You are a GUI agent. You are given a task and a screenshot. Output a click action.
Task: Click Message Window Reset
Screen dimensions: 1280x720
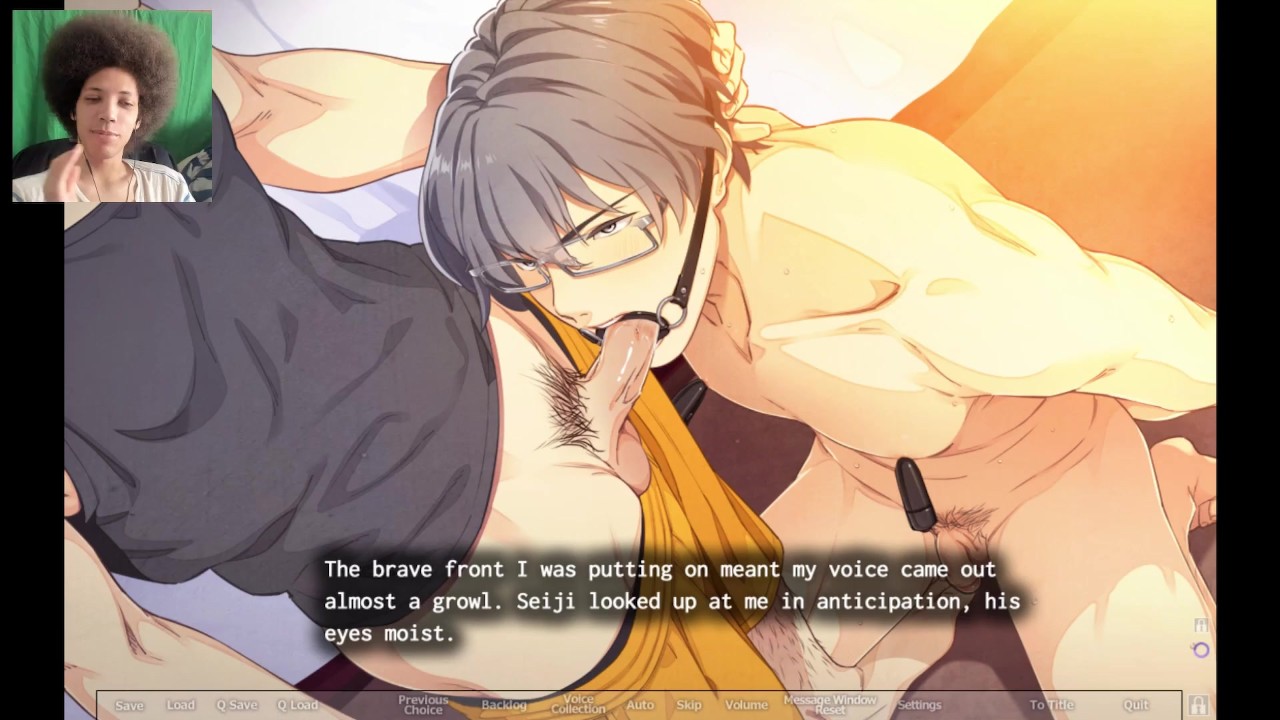pyautogui.click(x=830, y=705)
